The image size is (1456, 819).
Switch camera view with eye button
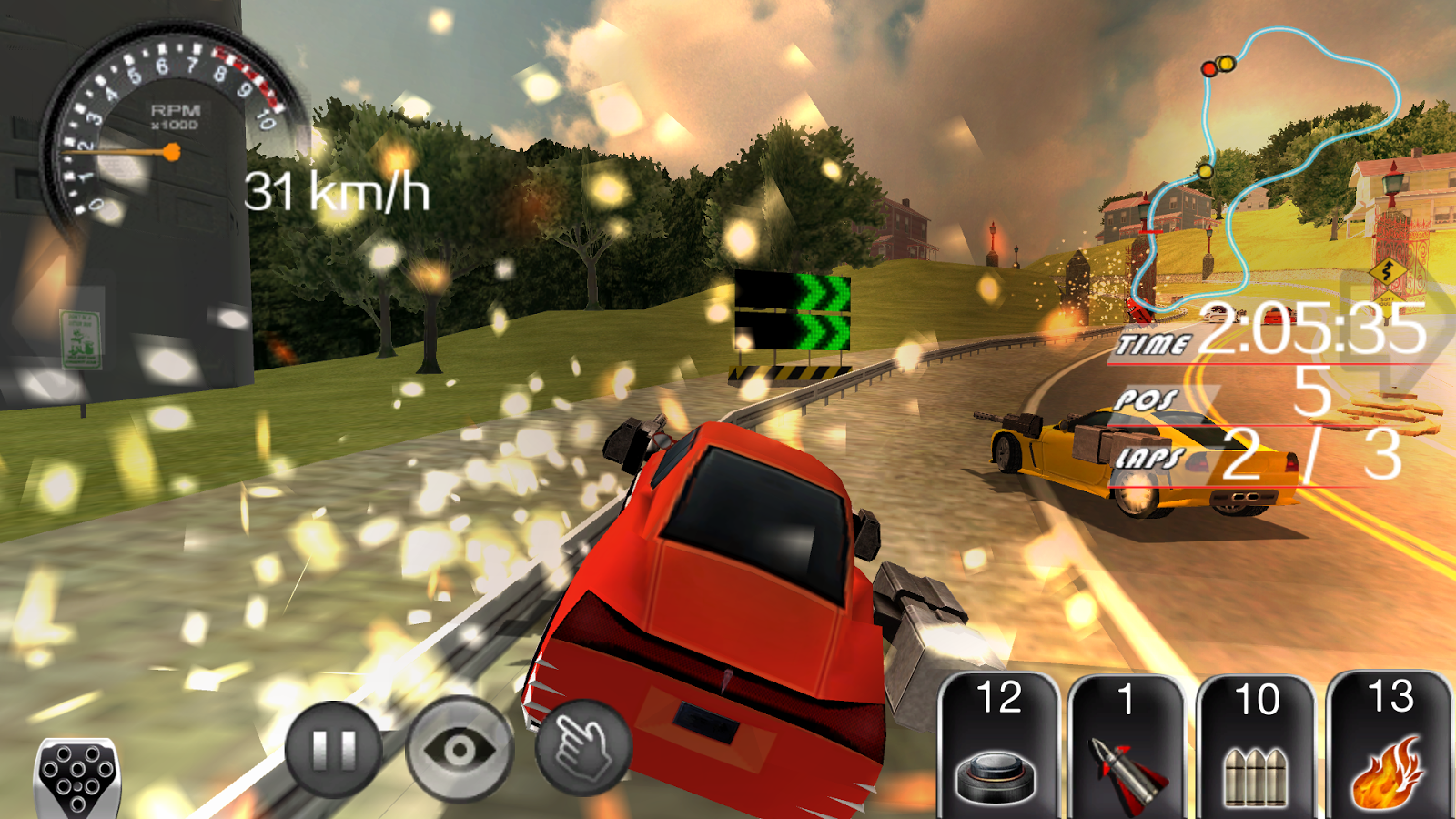[x=460, y=750]
